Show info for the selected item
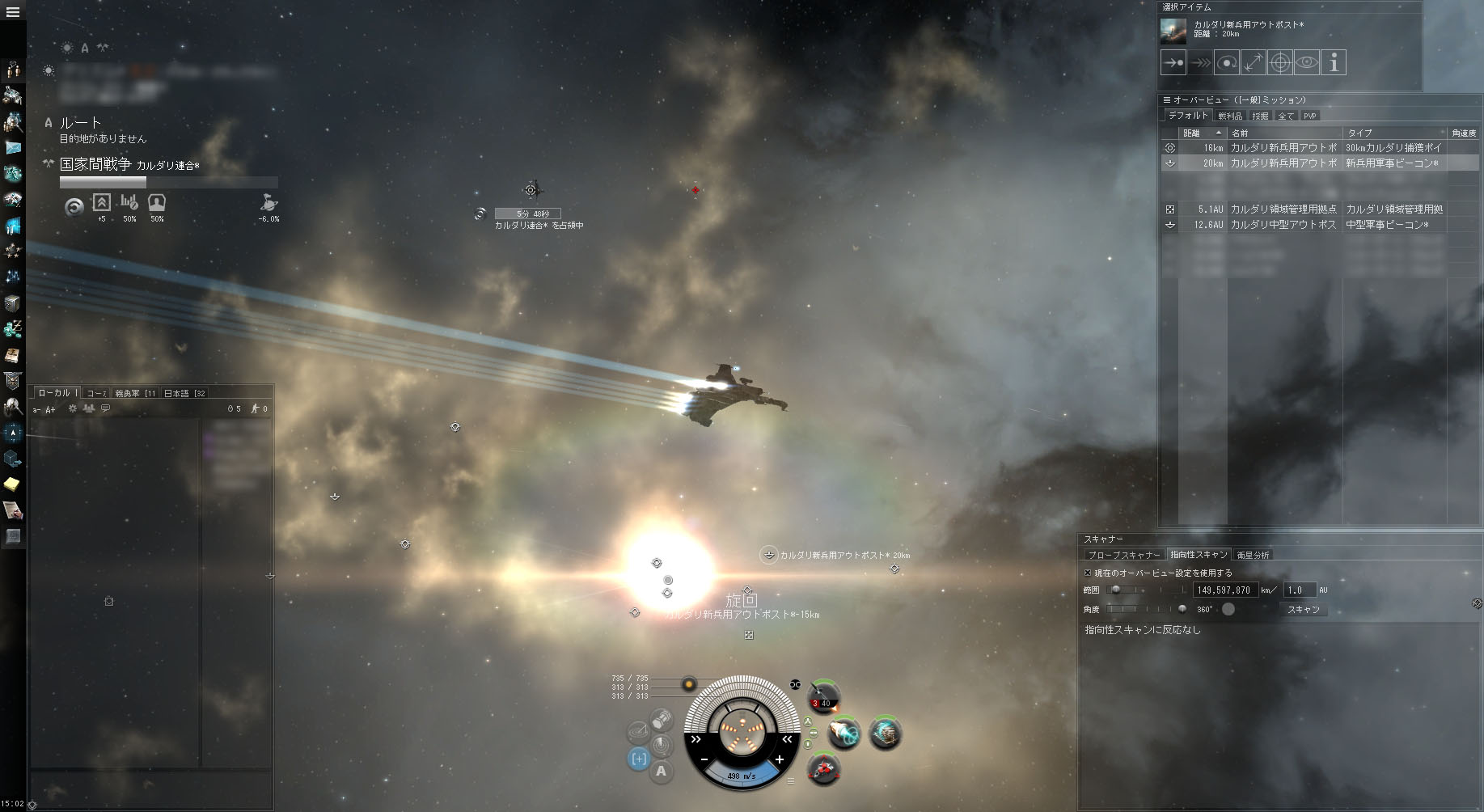1484x812 pixels. (1334, 62)
